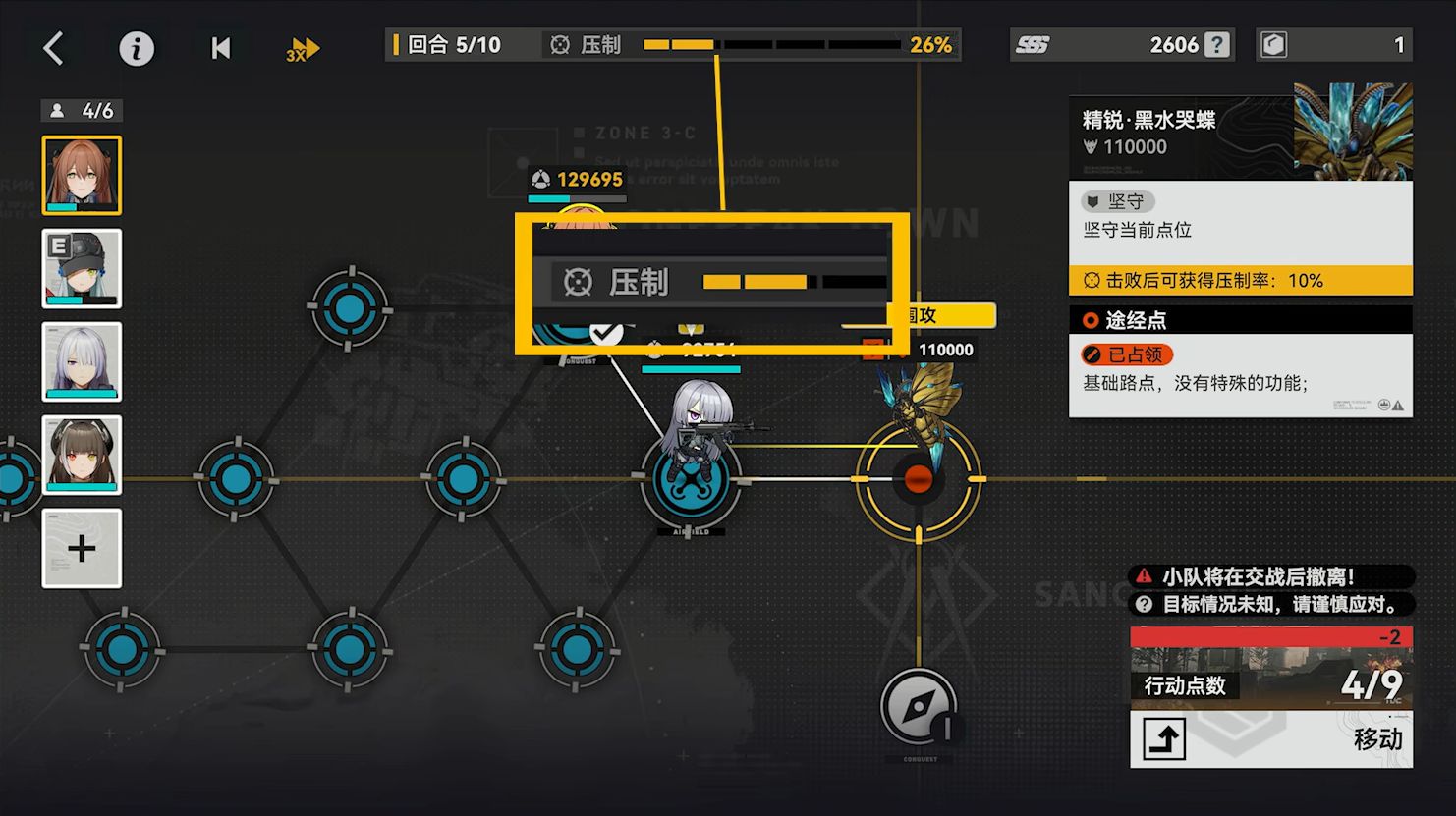
Task: Toggle the 3x speed button
Action: [303, 49]
